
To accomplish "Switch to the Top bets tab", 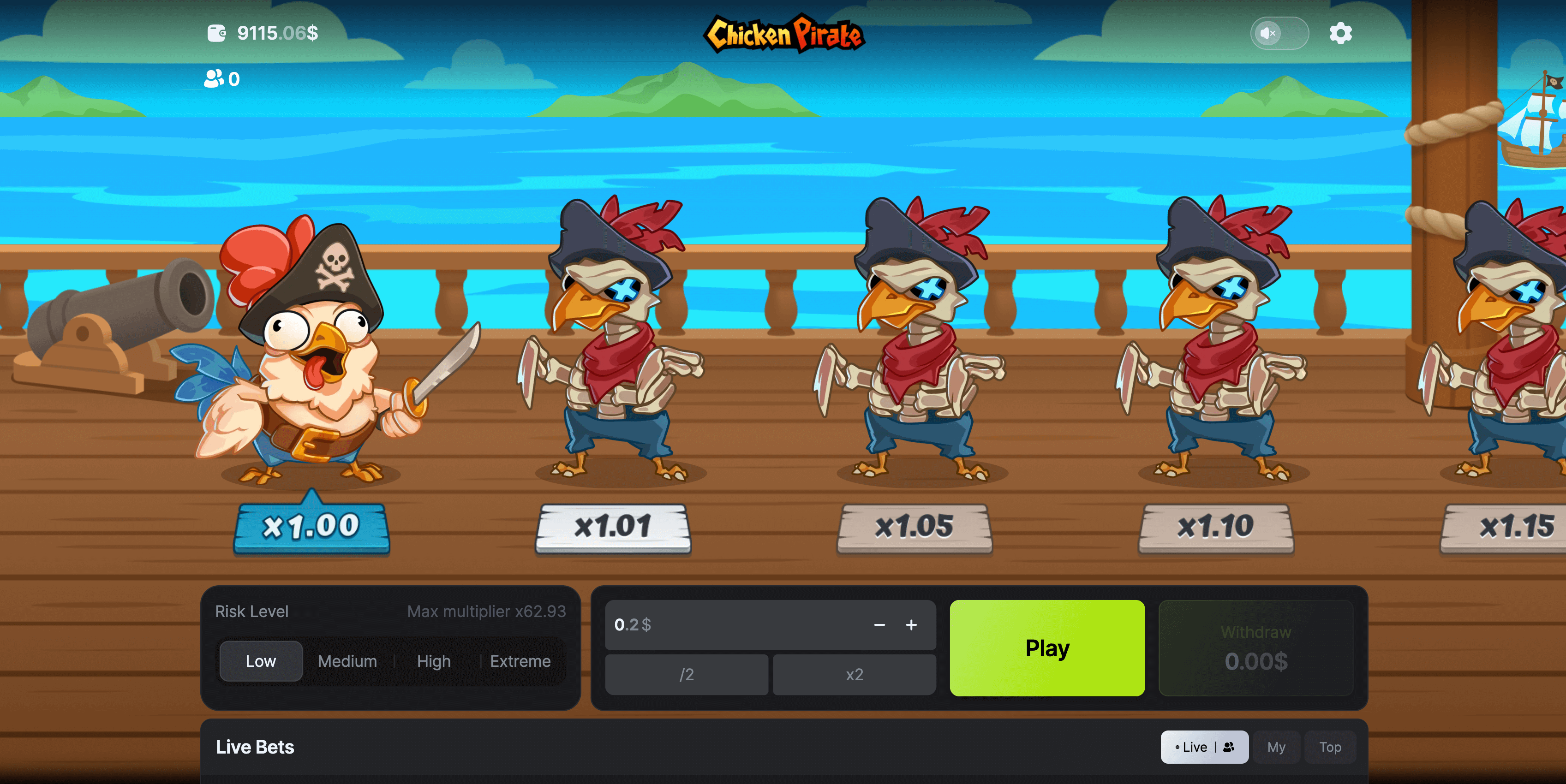I will point(1330,747).
